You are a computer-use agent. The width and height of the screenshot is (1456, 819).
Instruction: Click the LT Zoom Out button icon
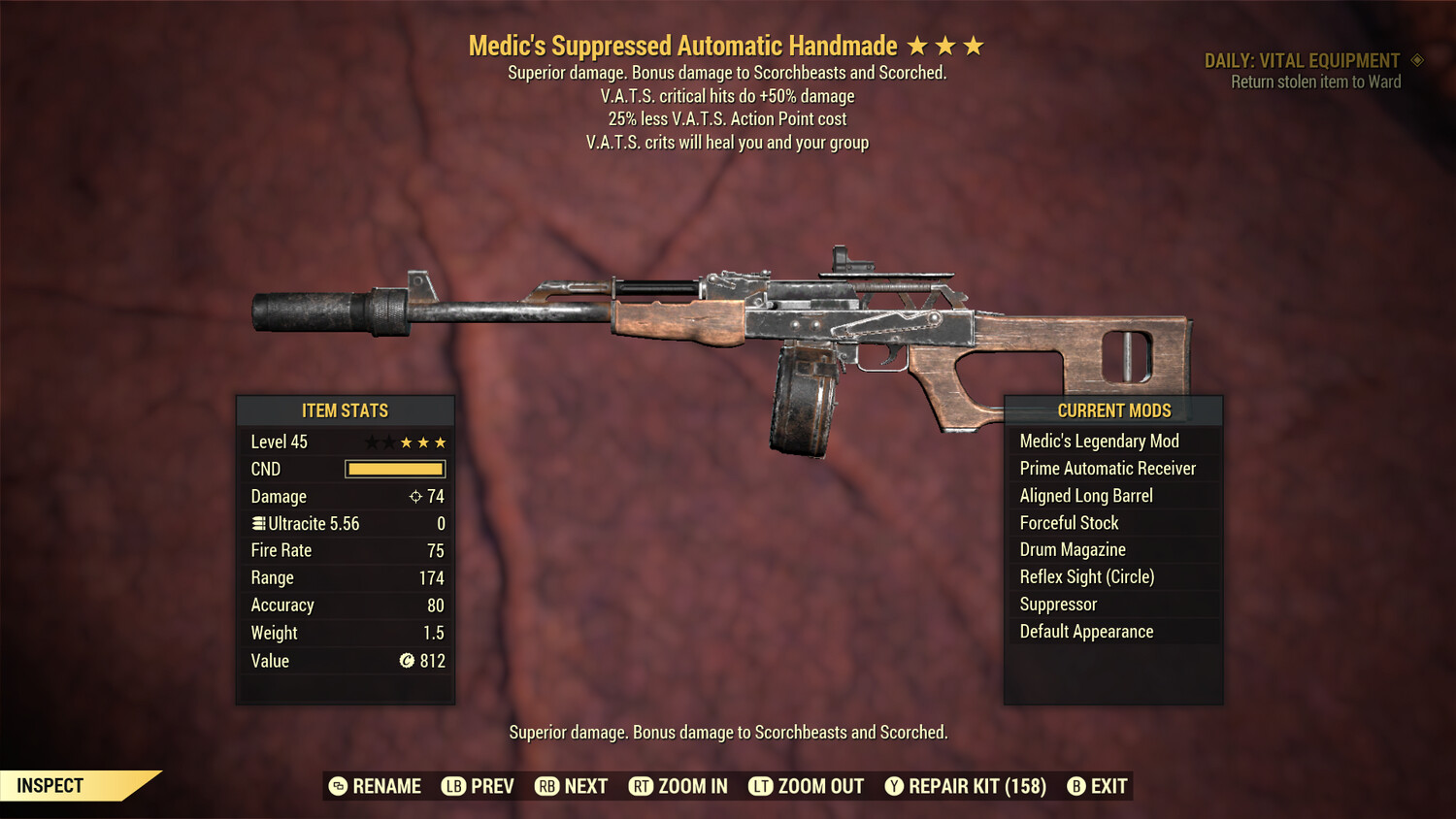pyautogui.click(x=761, y=786)
